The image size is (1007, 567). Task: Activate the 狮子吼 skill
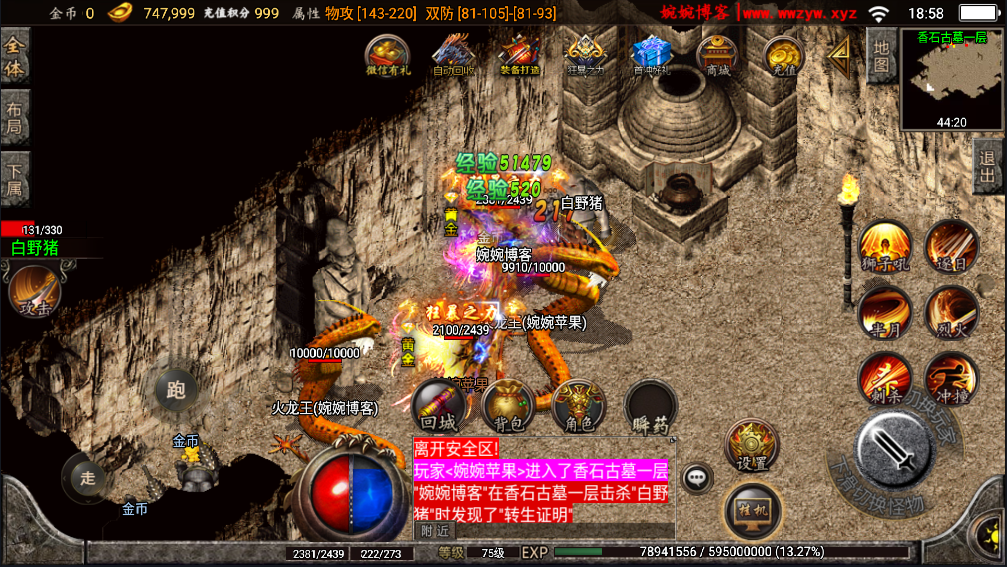tap(884, 247)
